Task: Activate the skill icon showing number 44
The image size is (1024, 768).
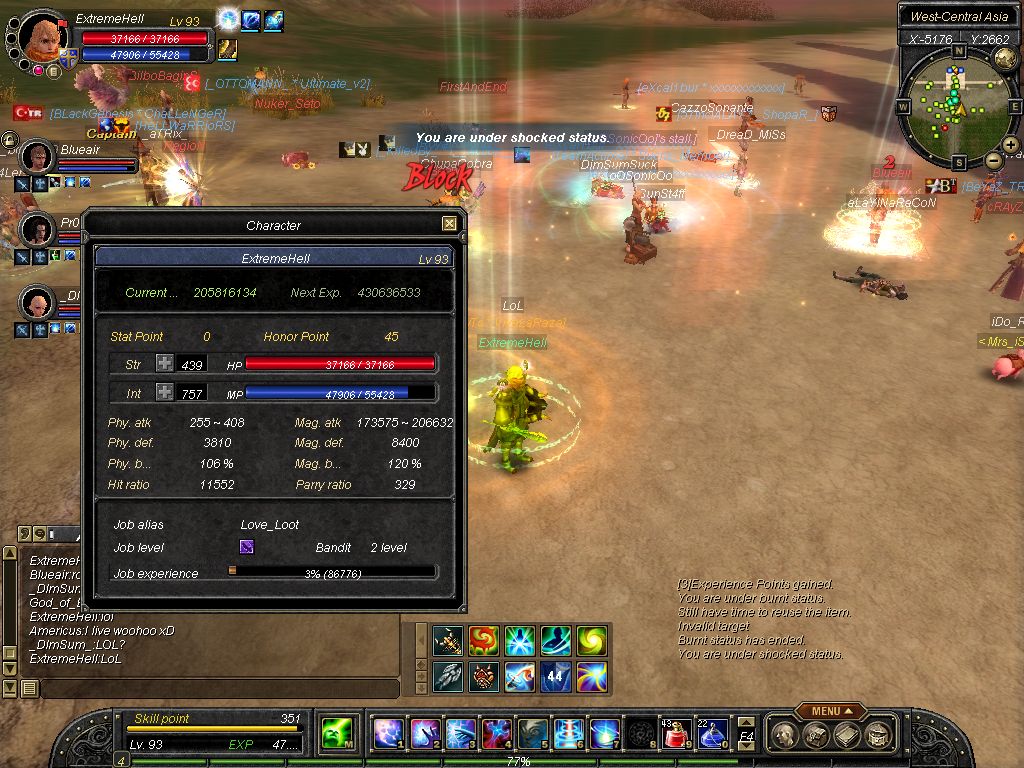Action: 556,677
